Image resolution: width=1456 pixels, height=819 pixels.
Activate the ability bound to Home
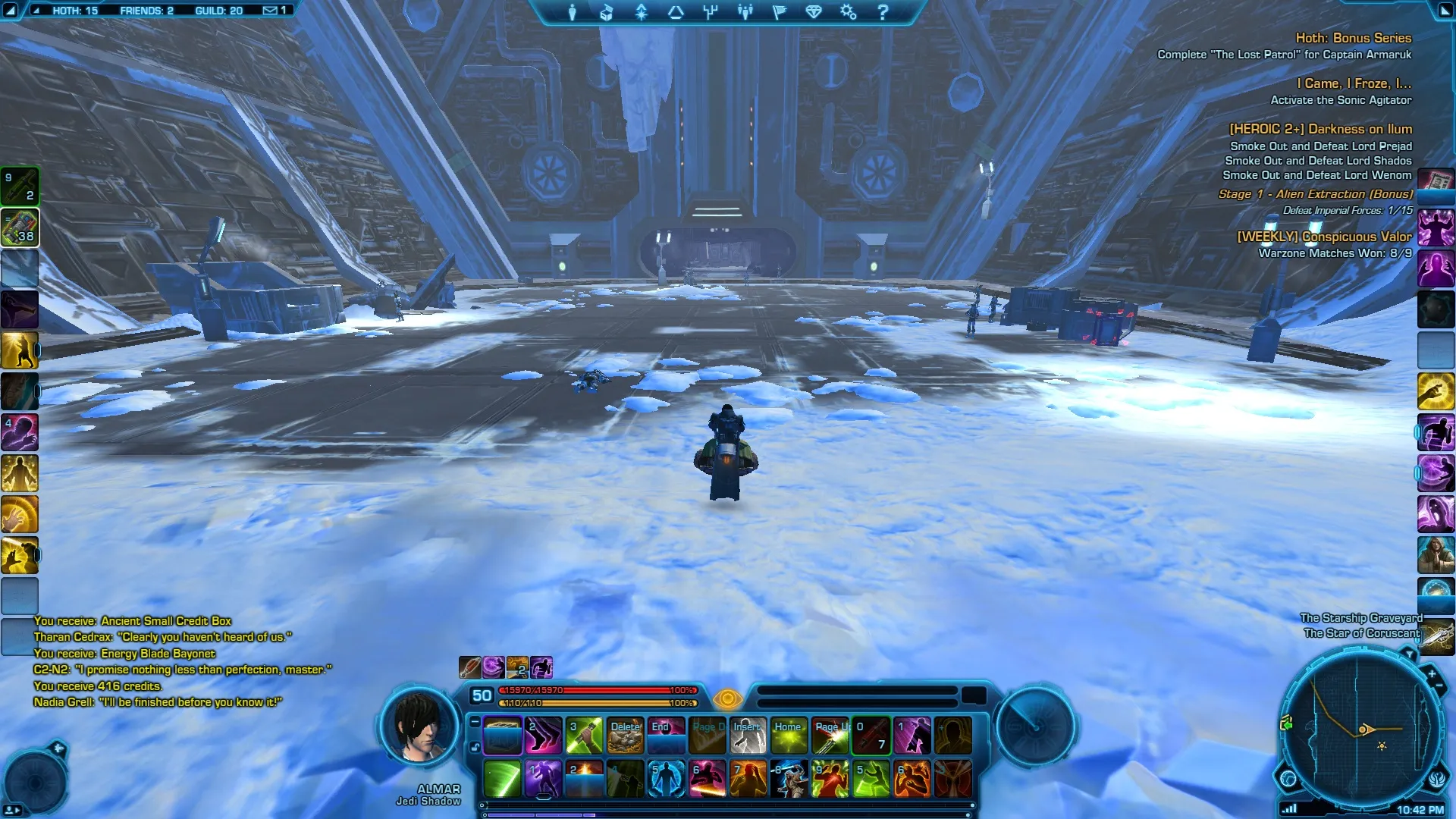click(x=789, y=736)
